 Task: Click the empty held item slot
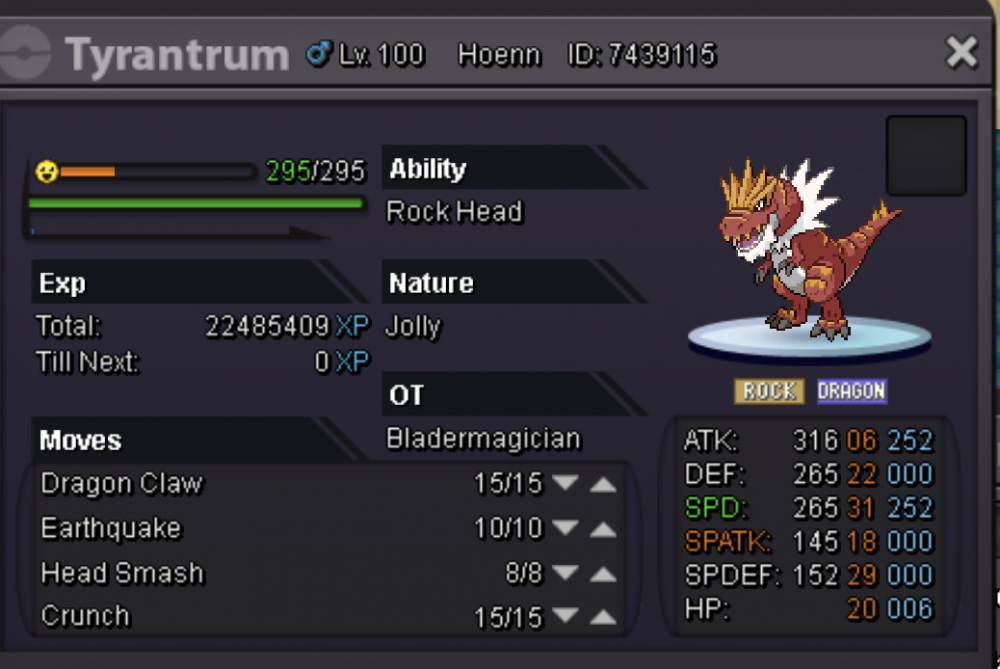tap(926, 156)
